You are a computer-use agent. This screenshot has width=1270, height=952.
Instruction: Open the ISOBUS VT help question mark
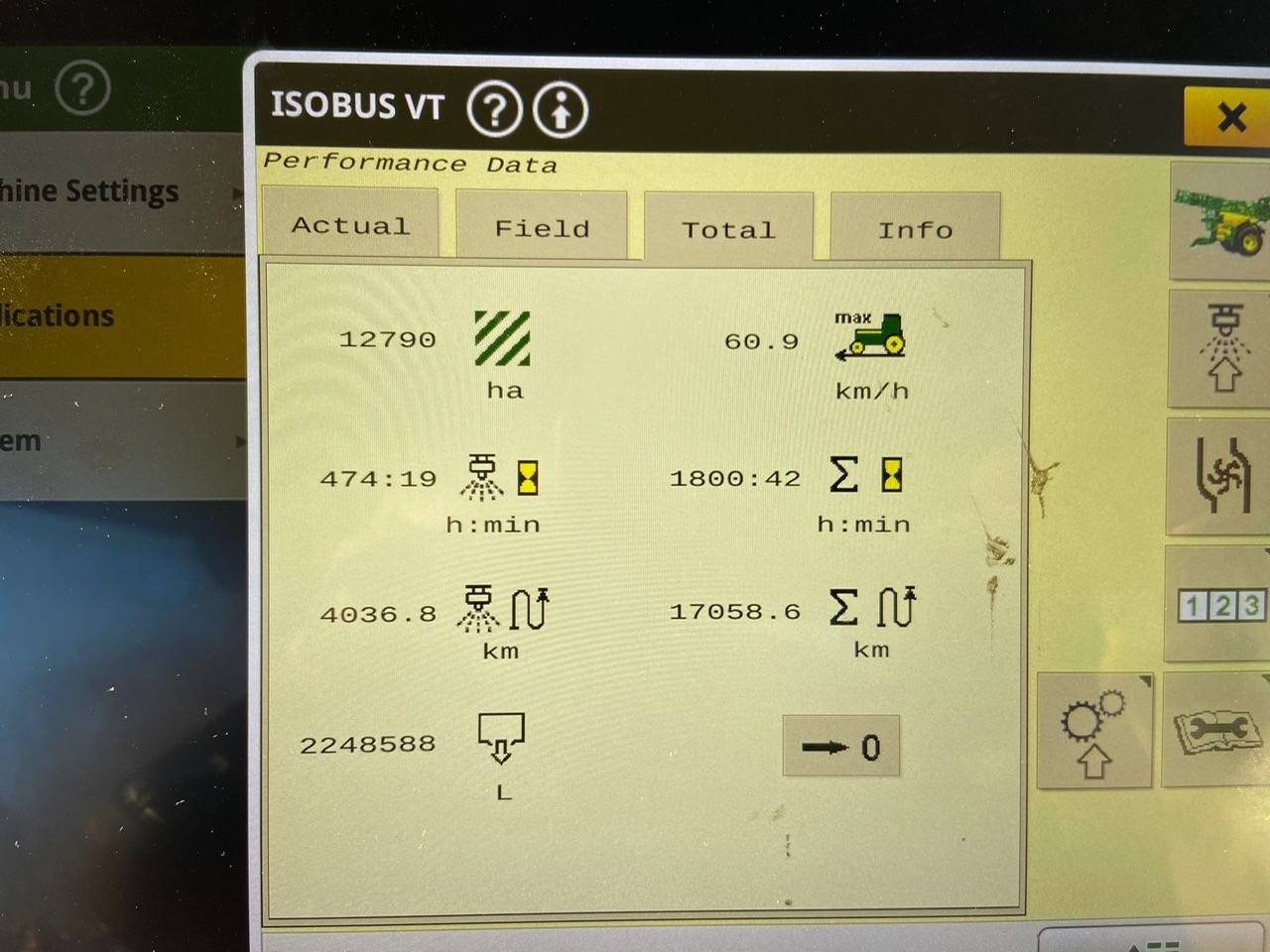494,109
